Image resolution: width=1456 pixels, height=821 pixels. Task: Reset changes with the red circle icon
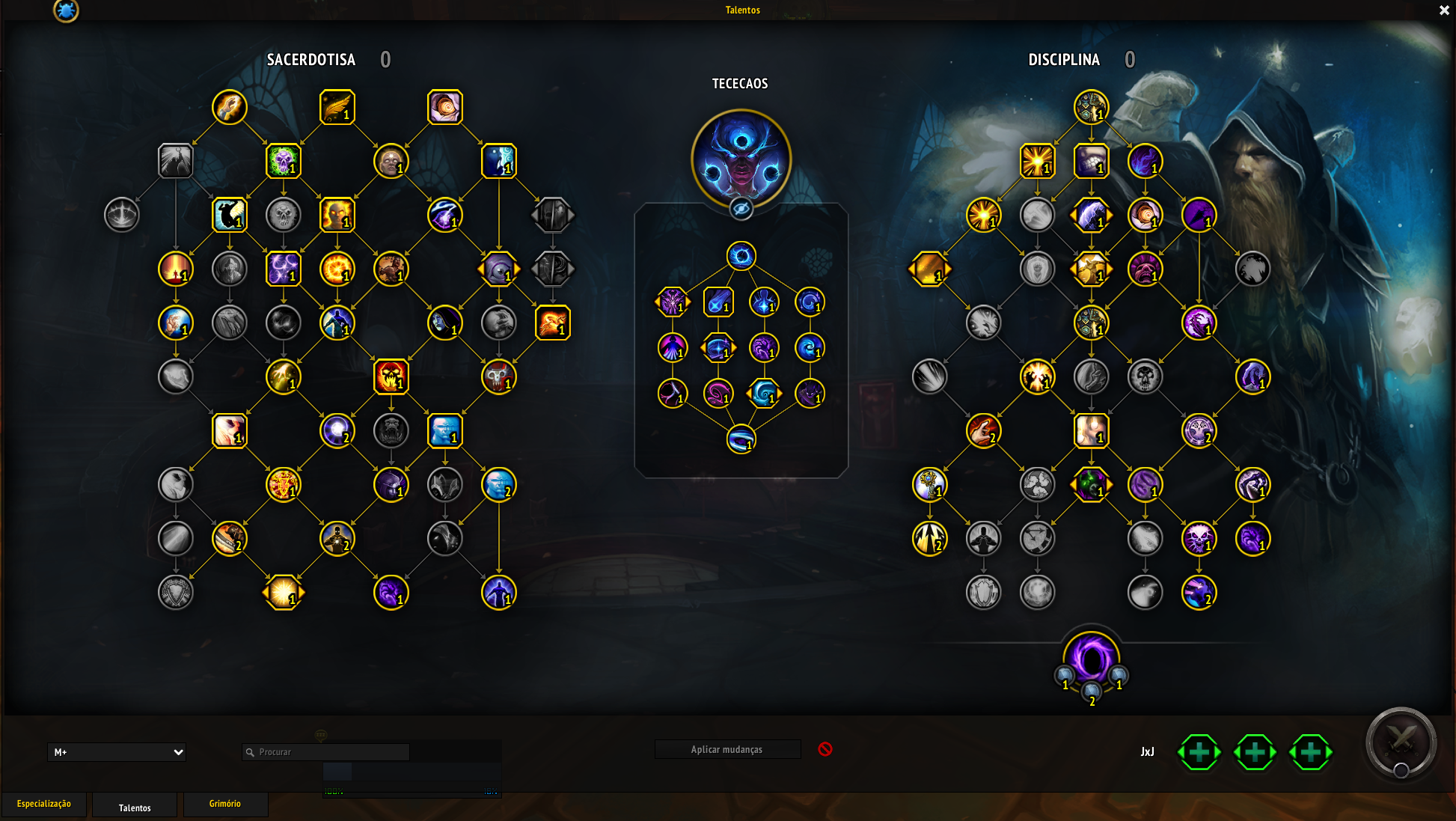[825, 749]
